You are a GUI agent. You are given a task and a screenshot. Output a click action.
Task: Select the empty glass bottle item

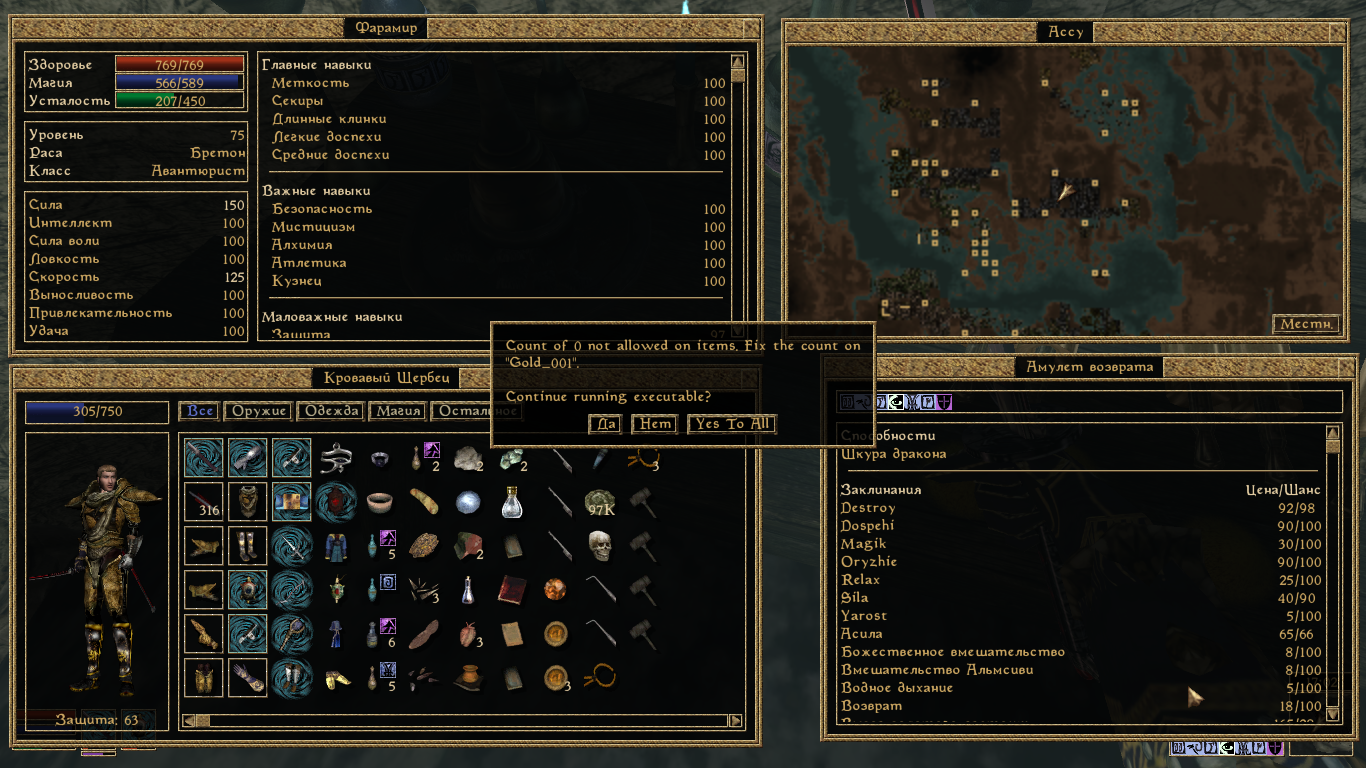[511, 502]
